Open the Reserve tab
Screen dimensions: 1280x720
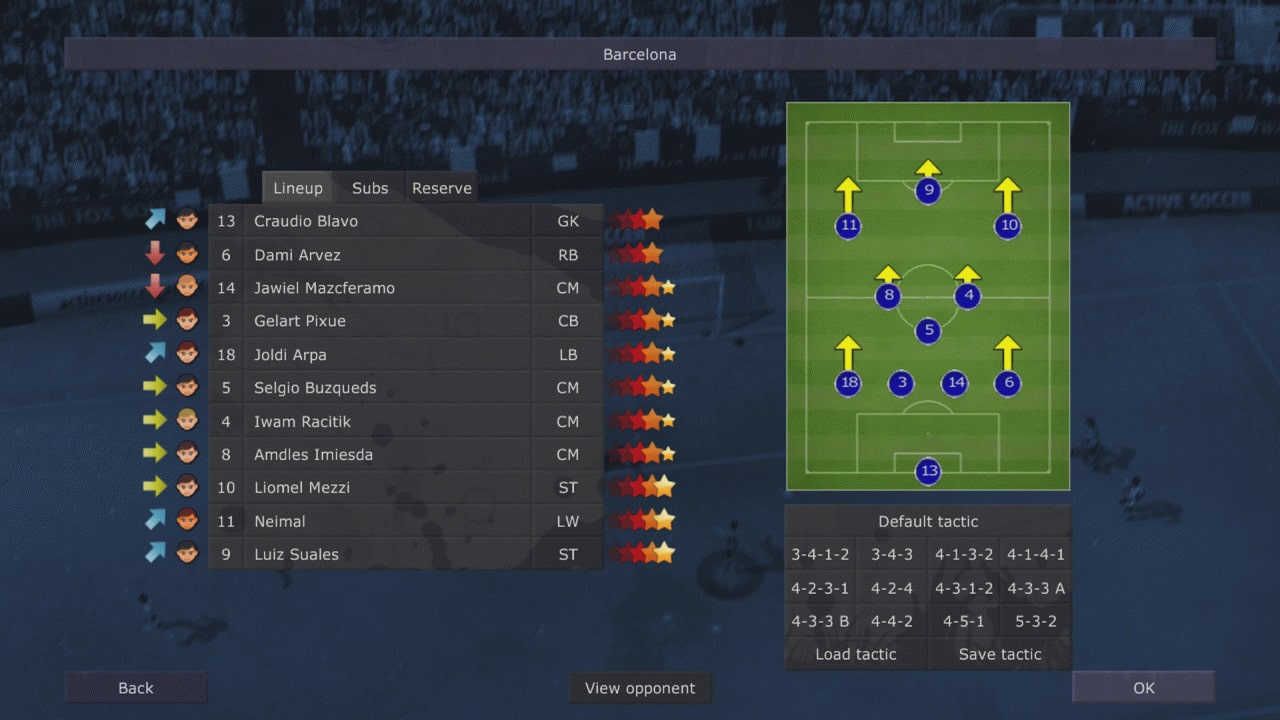pyautogui.click(x=441, y=187)
